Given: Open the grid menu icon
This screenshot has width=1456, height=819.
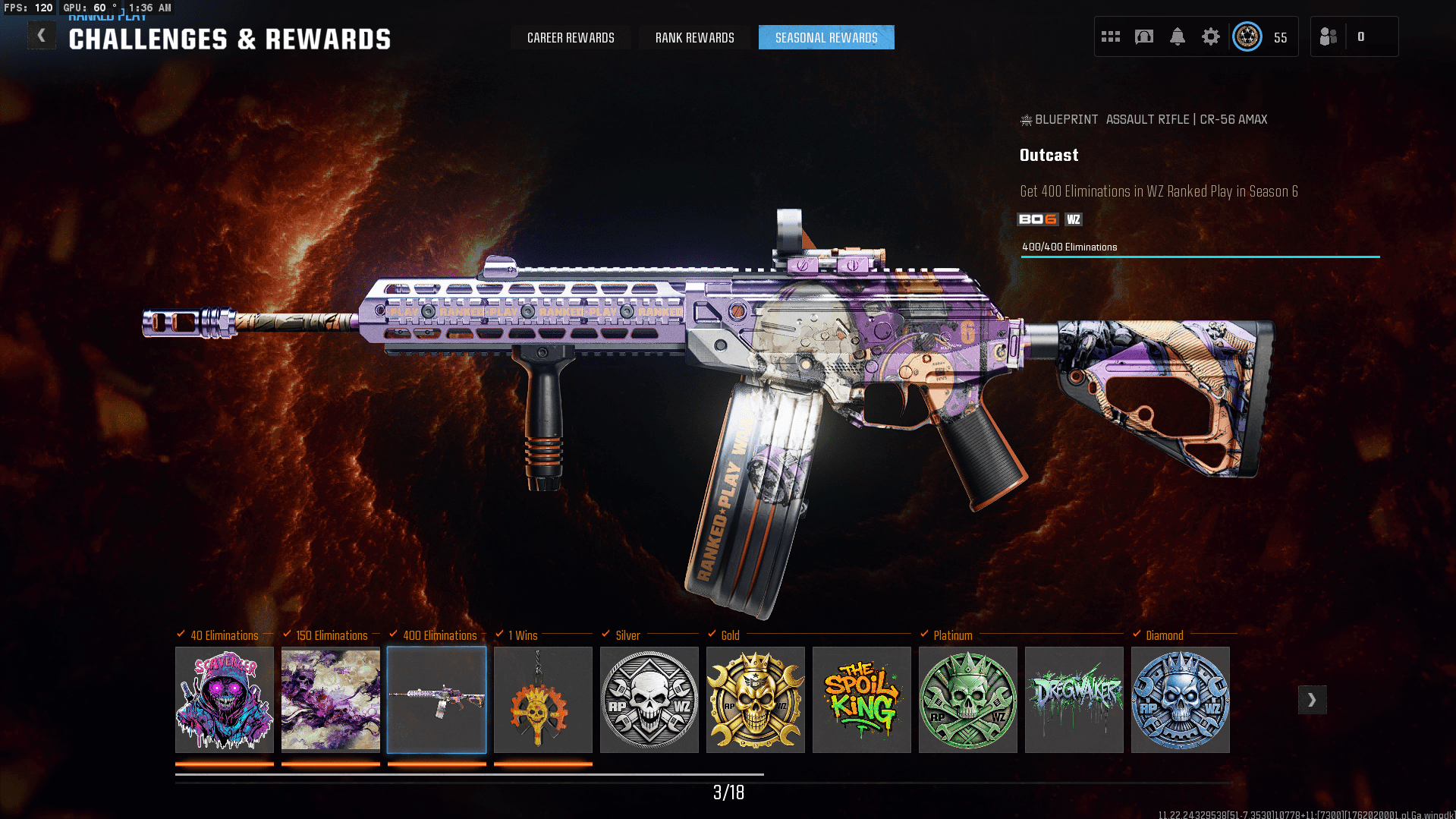Looking at the screenshot, I should click(x=1111, y=36).
